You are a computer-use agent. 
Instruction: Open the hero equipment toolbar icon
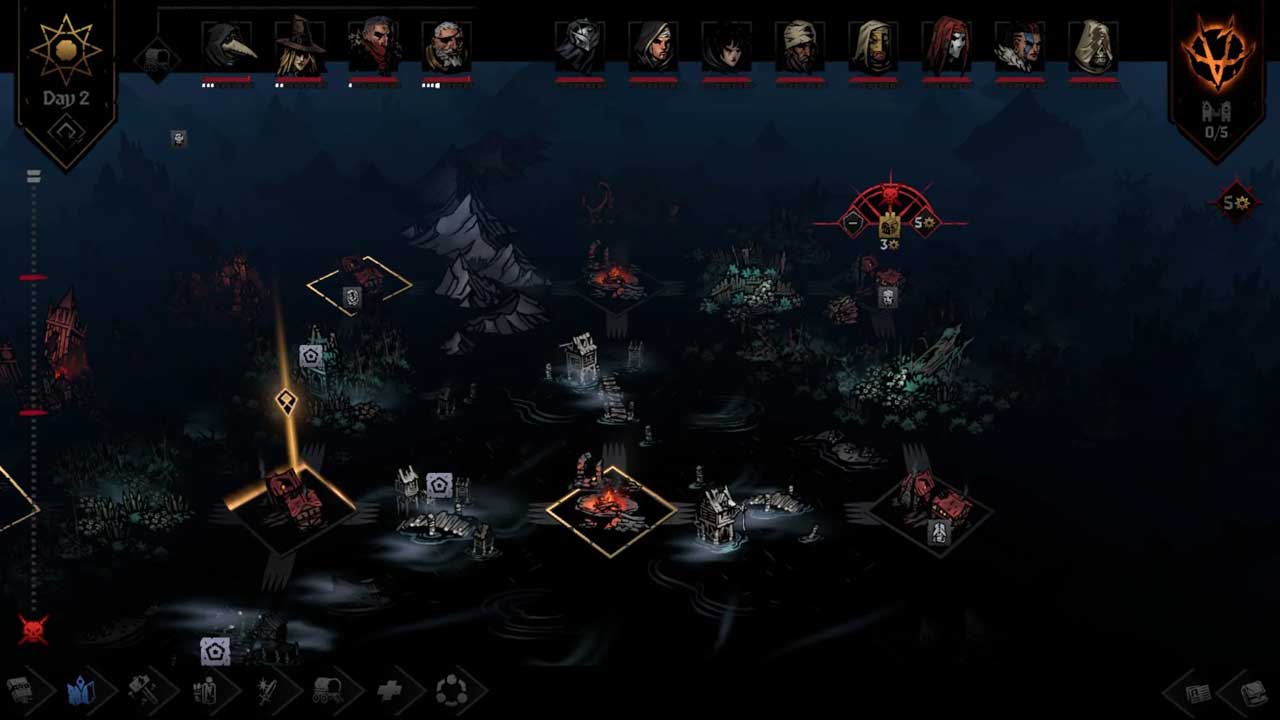(x=204, y=690)
